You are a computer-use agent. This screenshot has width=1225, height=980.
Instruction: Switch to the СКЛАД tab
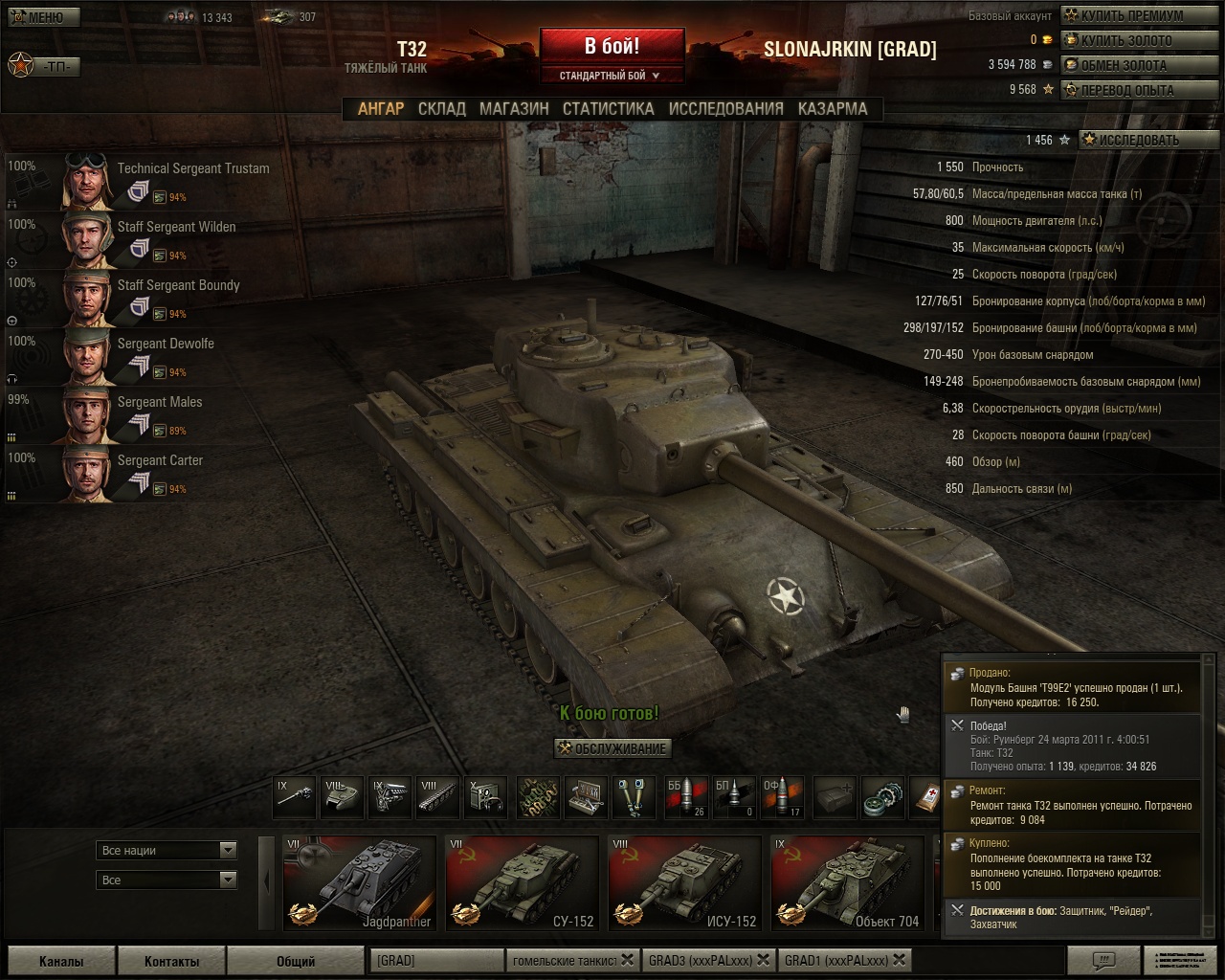pyautogui.click(x=441, y=109)
